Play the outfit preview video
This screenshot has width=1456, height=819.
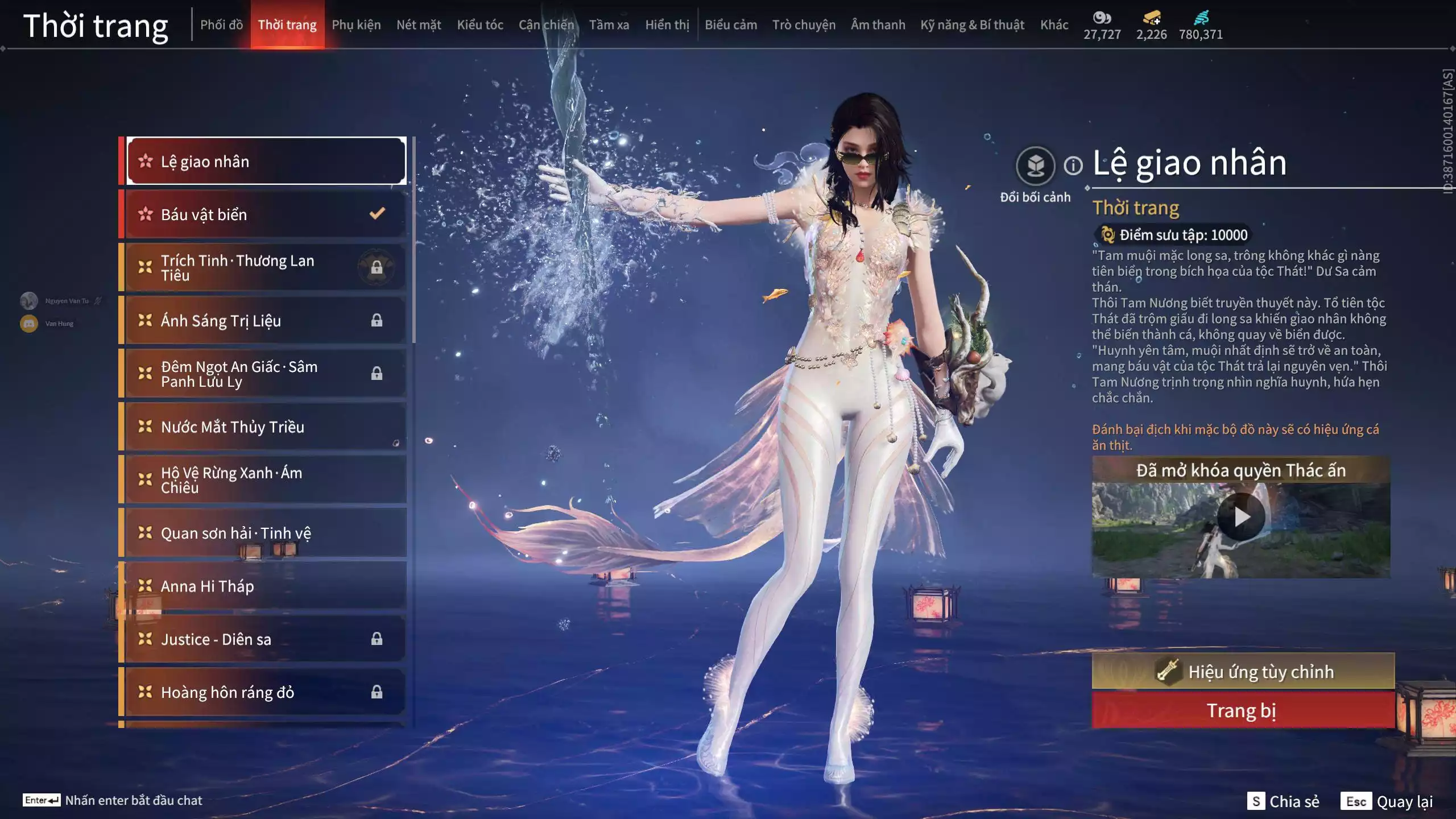(1240, 517)
